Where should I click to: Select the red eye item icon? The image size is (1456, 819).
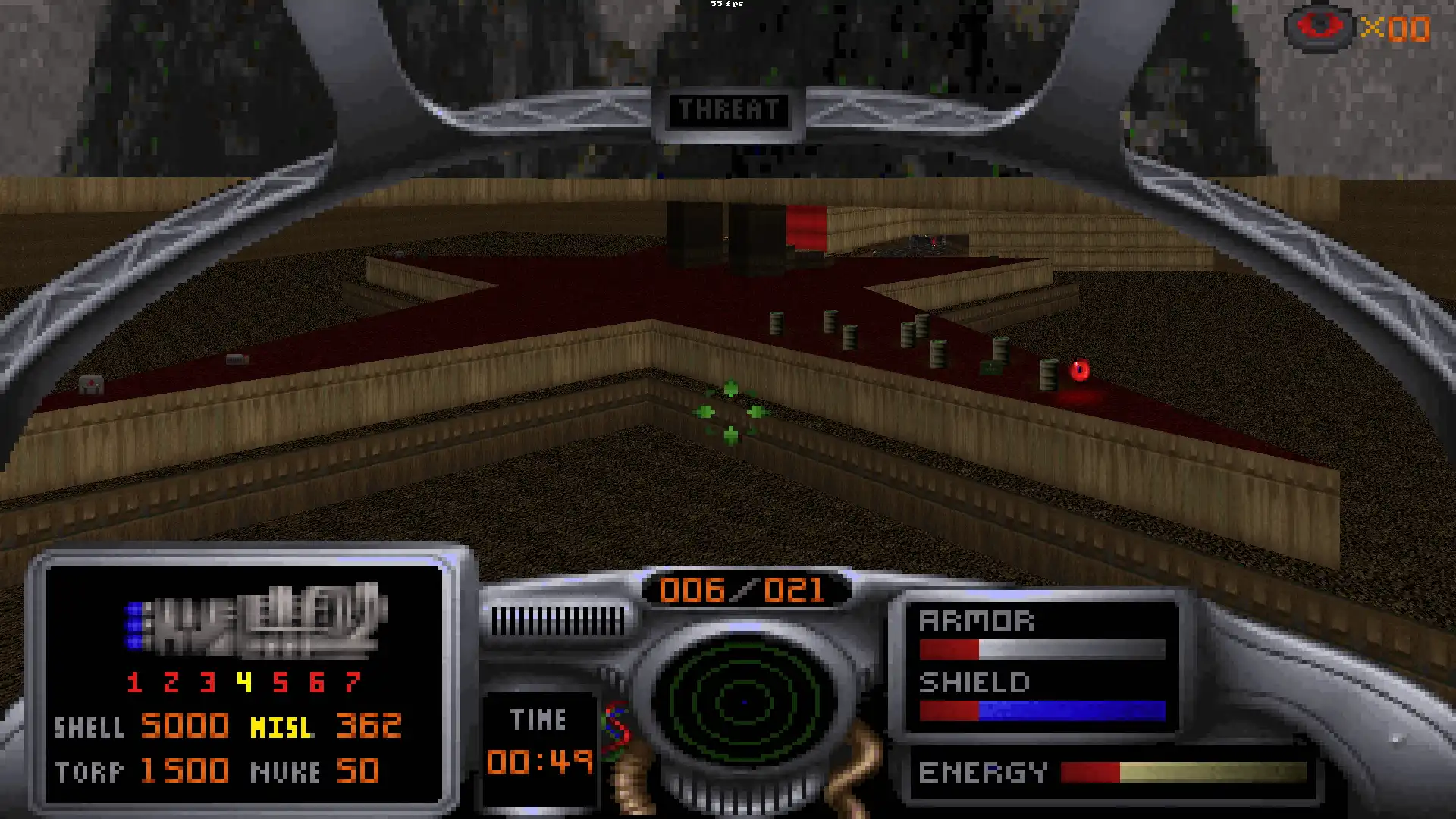[1319, 27]
